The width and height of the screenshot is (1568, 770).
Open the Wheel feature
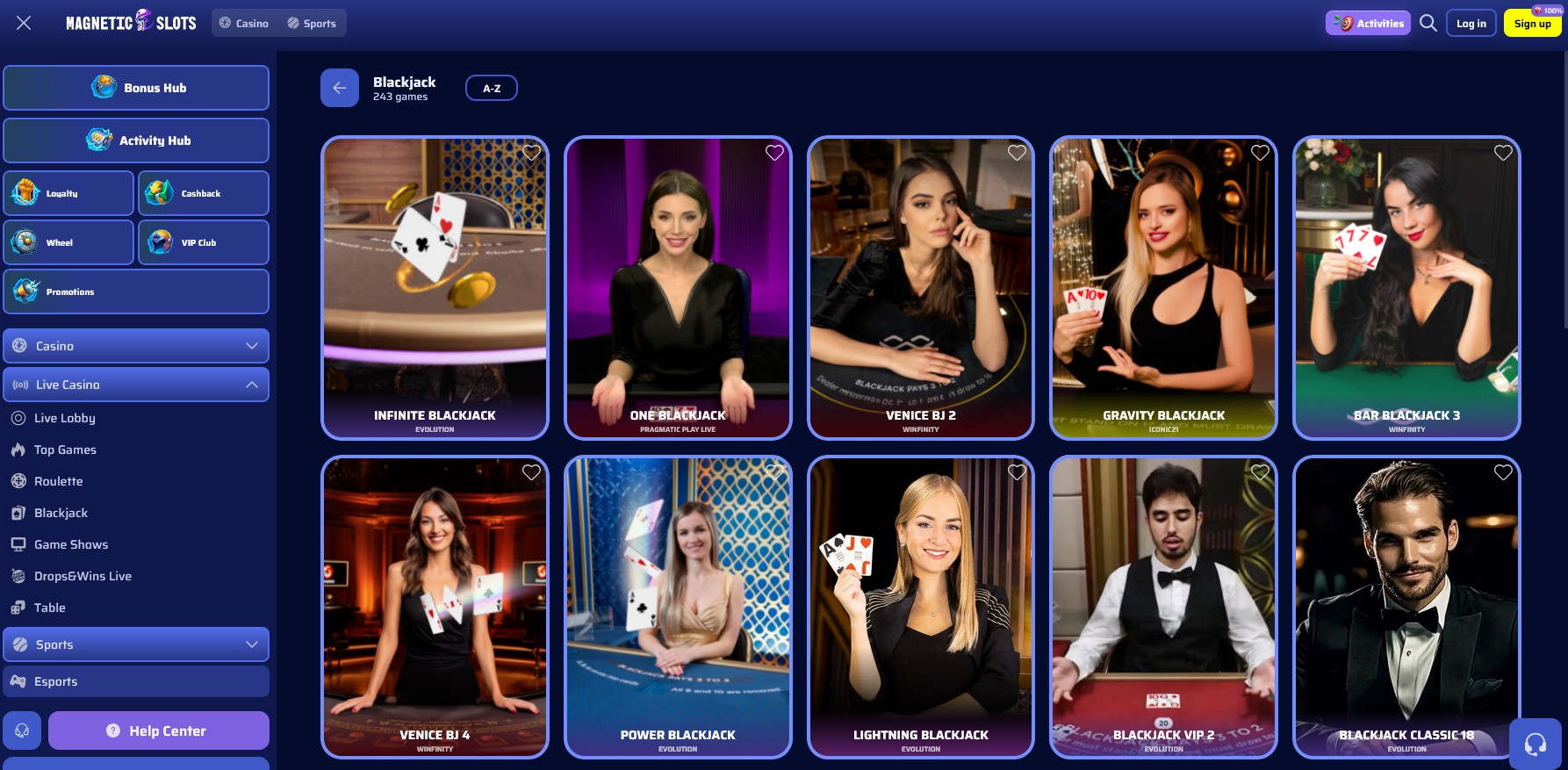[x=68, y=241]
